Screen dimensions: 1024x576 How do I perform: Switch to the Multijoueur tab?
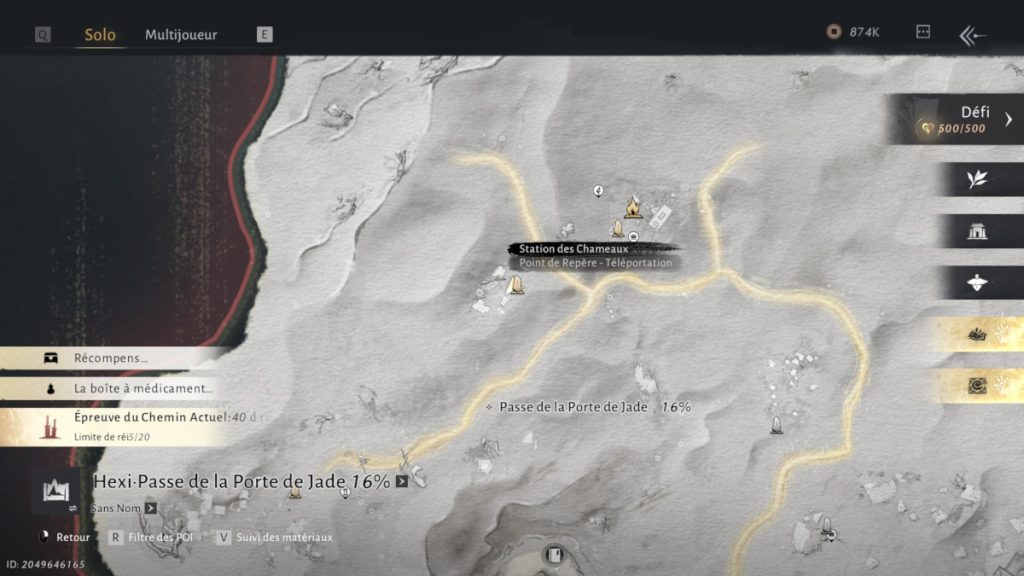pos(181,35)
